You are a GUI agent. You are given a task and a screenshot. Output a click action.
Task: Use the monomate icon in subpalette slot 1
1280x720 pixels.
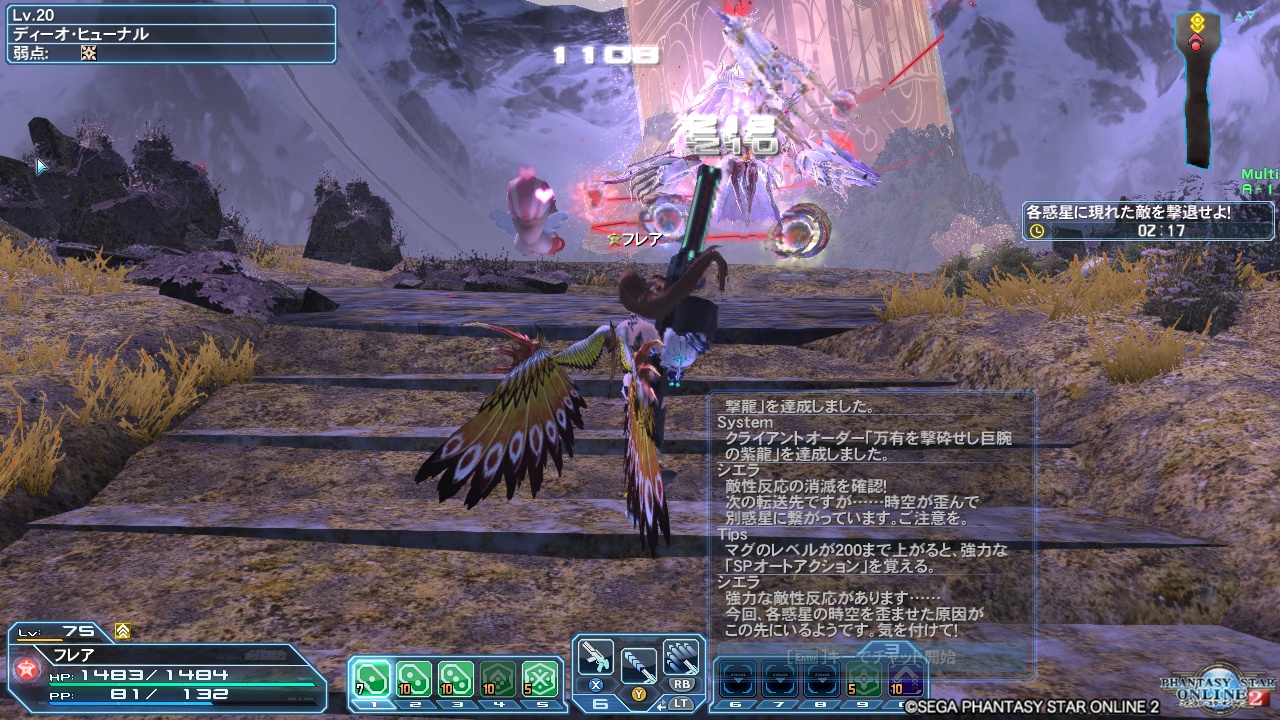click(371, 678)
